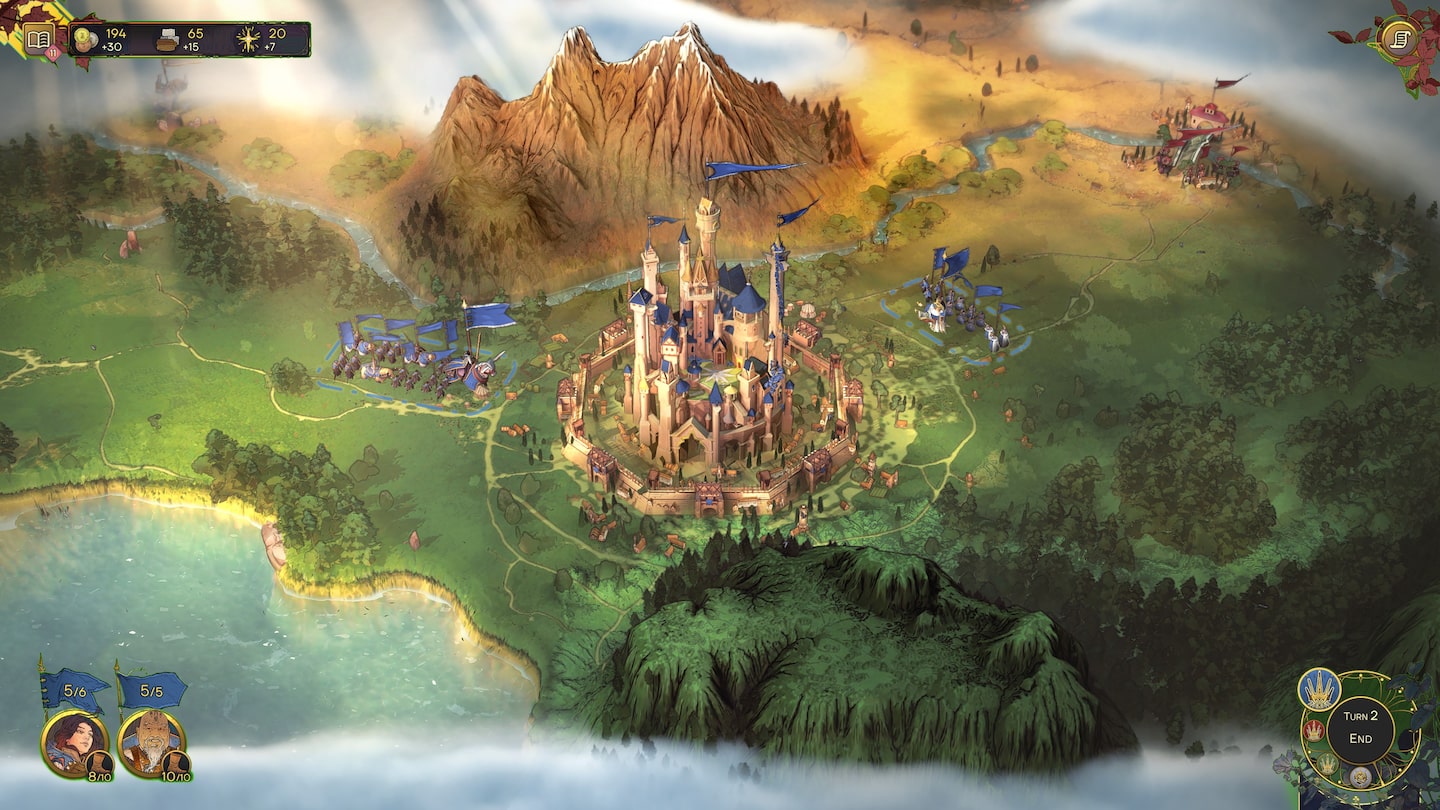Click the +30 gold income indicator

pyautogui.click(x=110, y=46)
